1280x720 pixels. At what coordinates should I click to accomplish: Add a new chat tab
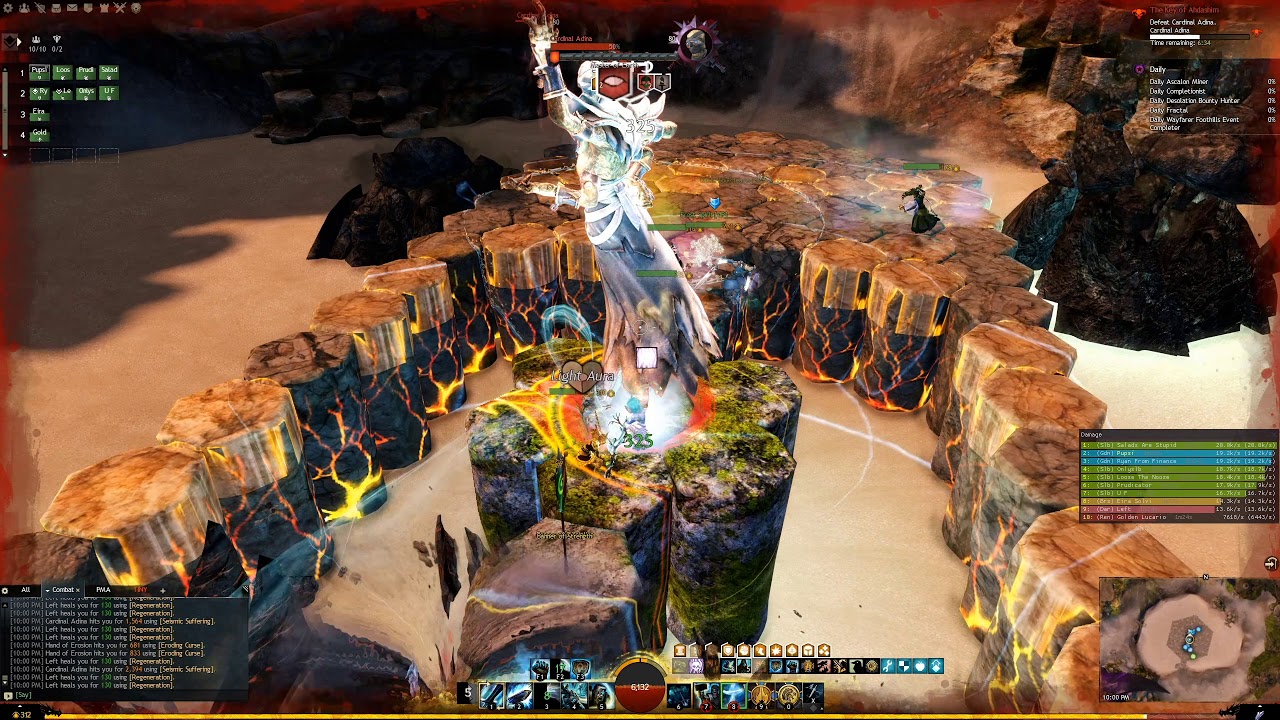click(x=162, y=590)
